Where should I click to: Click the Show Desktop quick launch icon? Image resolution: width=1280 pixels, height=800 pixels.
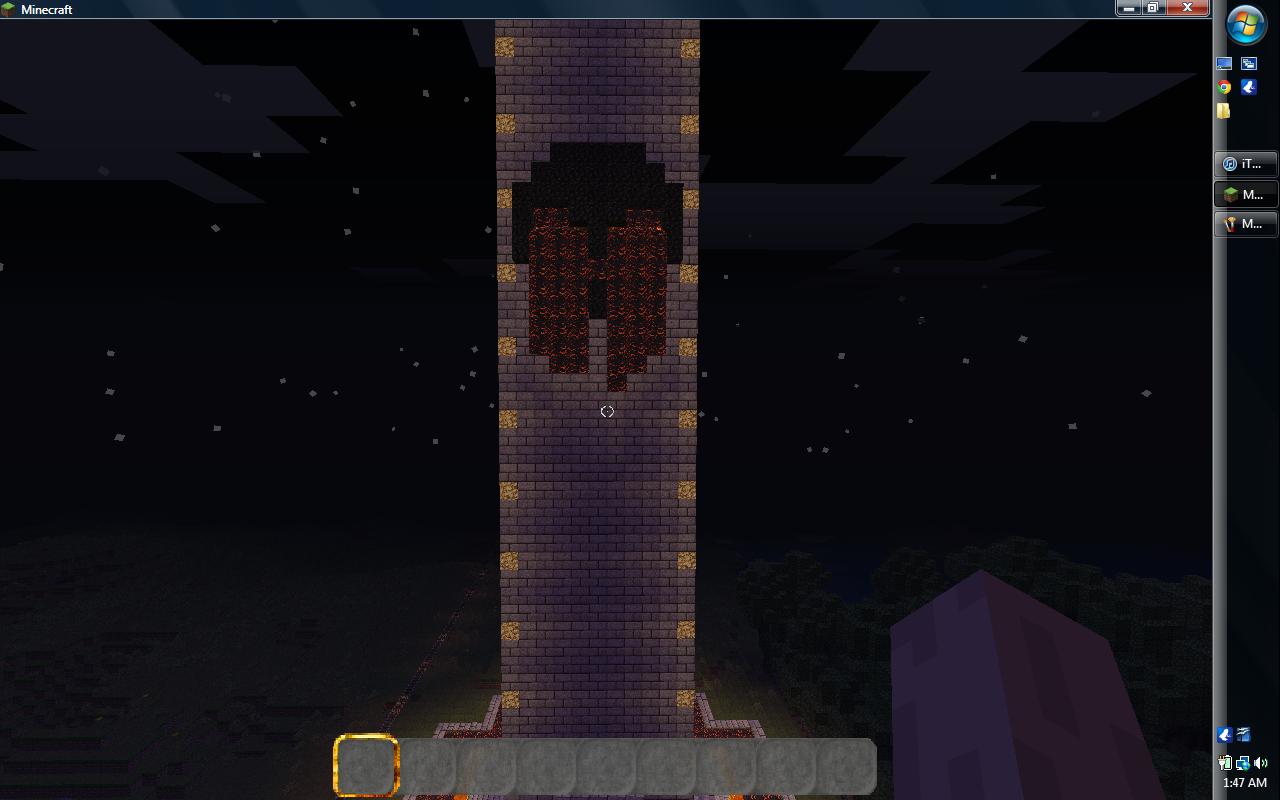point(1225,63)
